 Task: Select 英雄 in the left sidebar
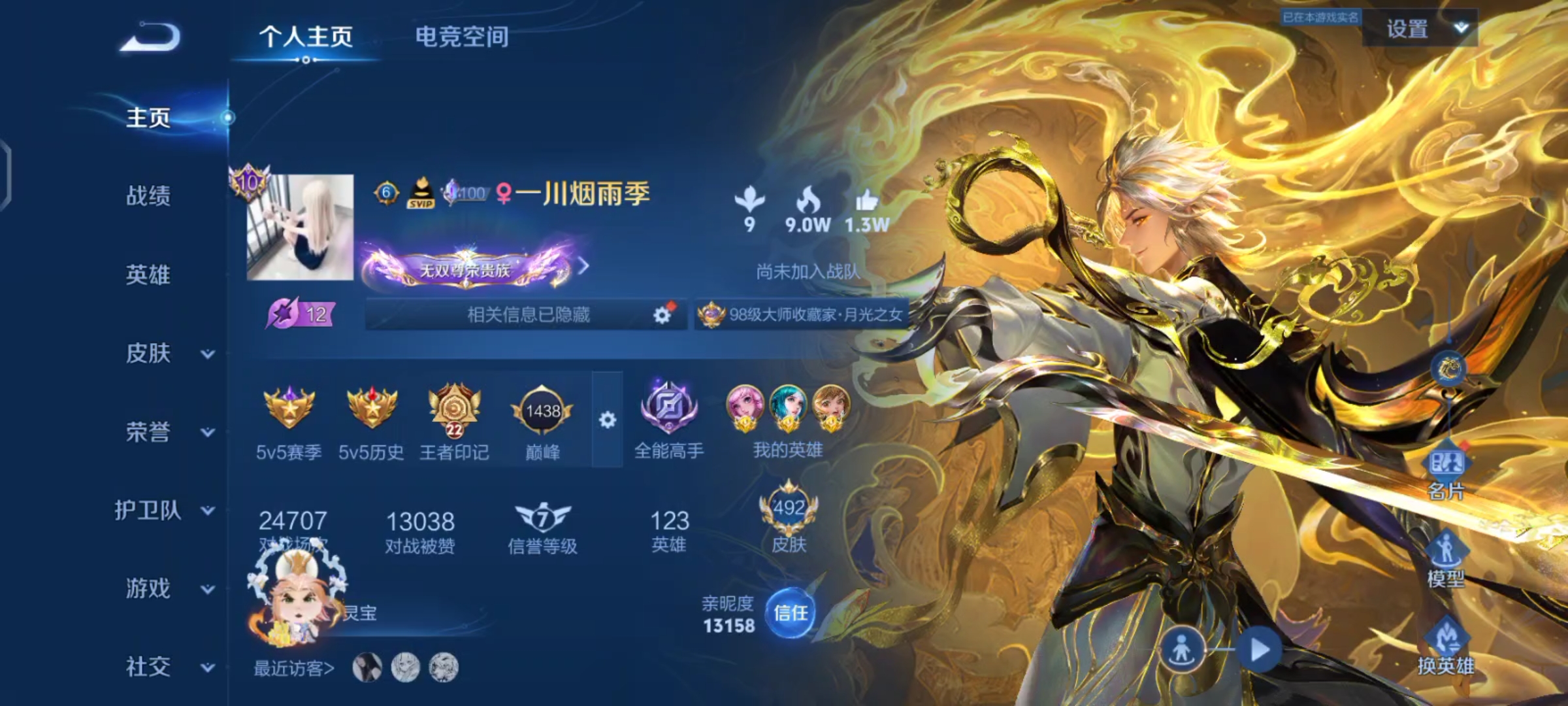tap(148, 275)
